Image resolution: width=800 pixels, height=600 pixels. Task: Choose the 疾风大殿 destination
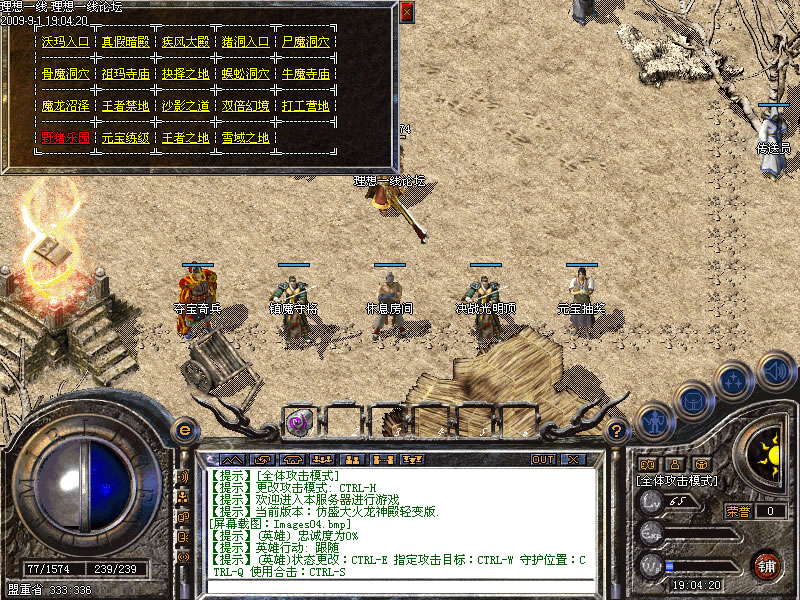(x=186, y=42)
